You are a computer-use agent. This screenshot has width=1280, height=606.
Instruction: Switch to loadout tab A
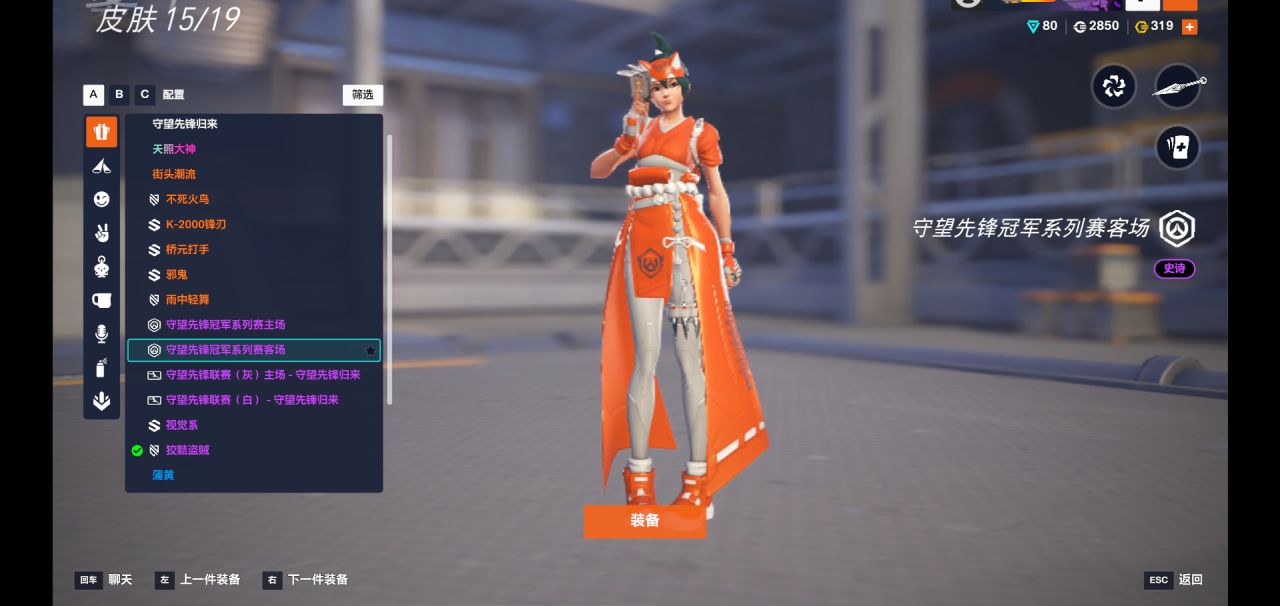(x=94, y=95)
